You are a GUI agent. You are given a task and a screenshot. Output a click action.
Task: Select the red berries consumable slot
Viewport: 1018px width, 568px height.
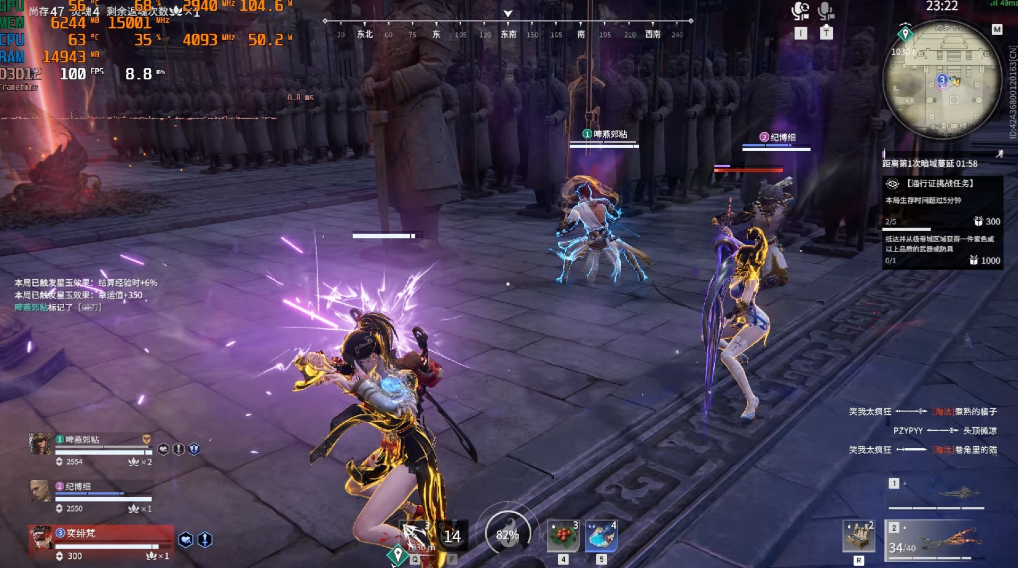[x=562, y=536]
